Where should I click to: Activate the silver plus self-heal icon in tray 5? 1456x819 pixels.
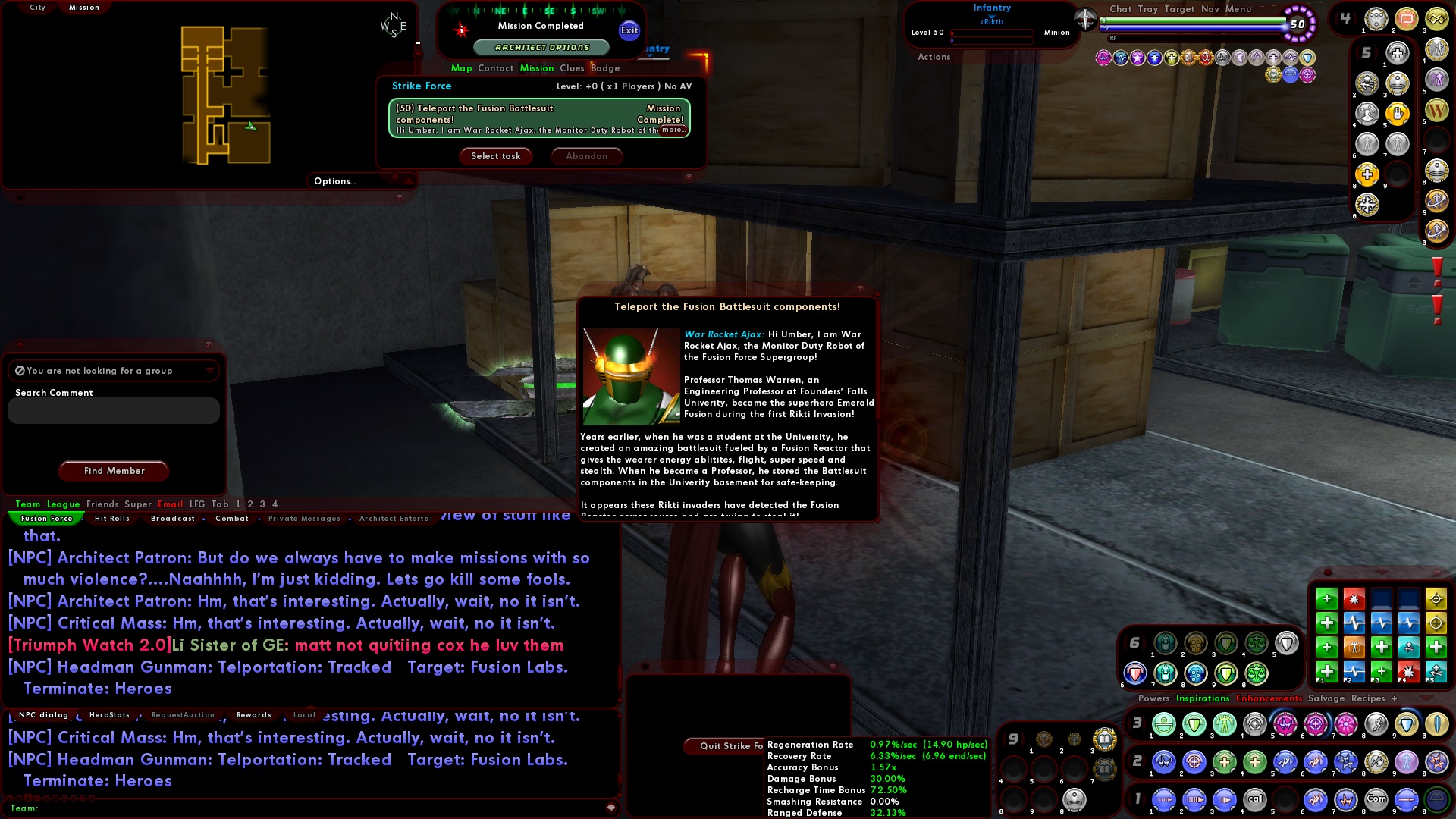(1398, 52)
